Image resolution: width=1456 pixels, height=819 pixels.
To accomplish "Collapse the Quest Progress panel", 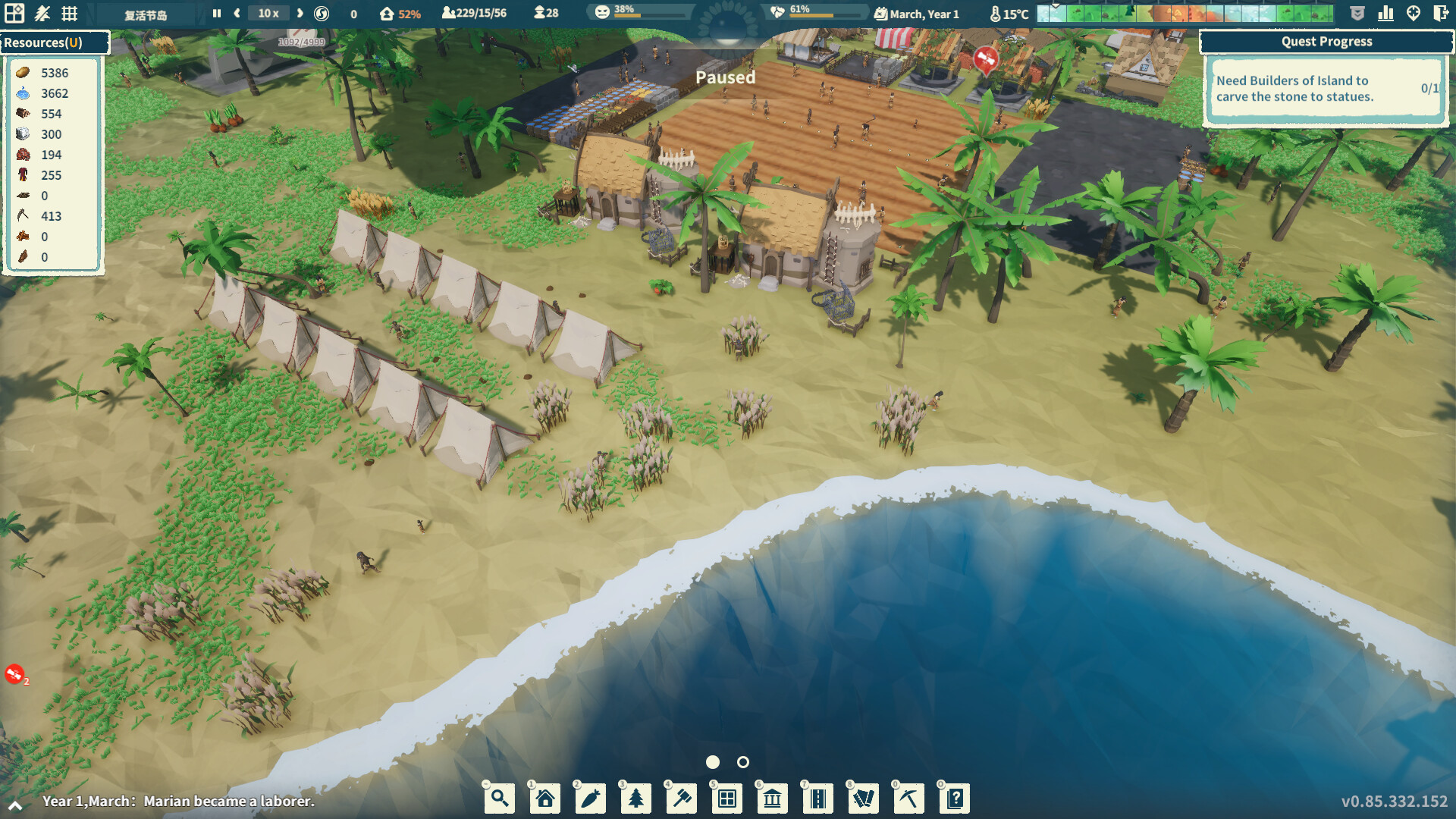I will (1326, 42).
